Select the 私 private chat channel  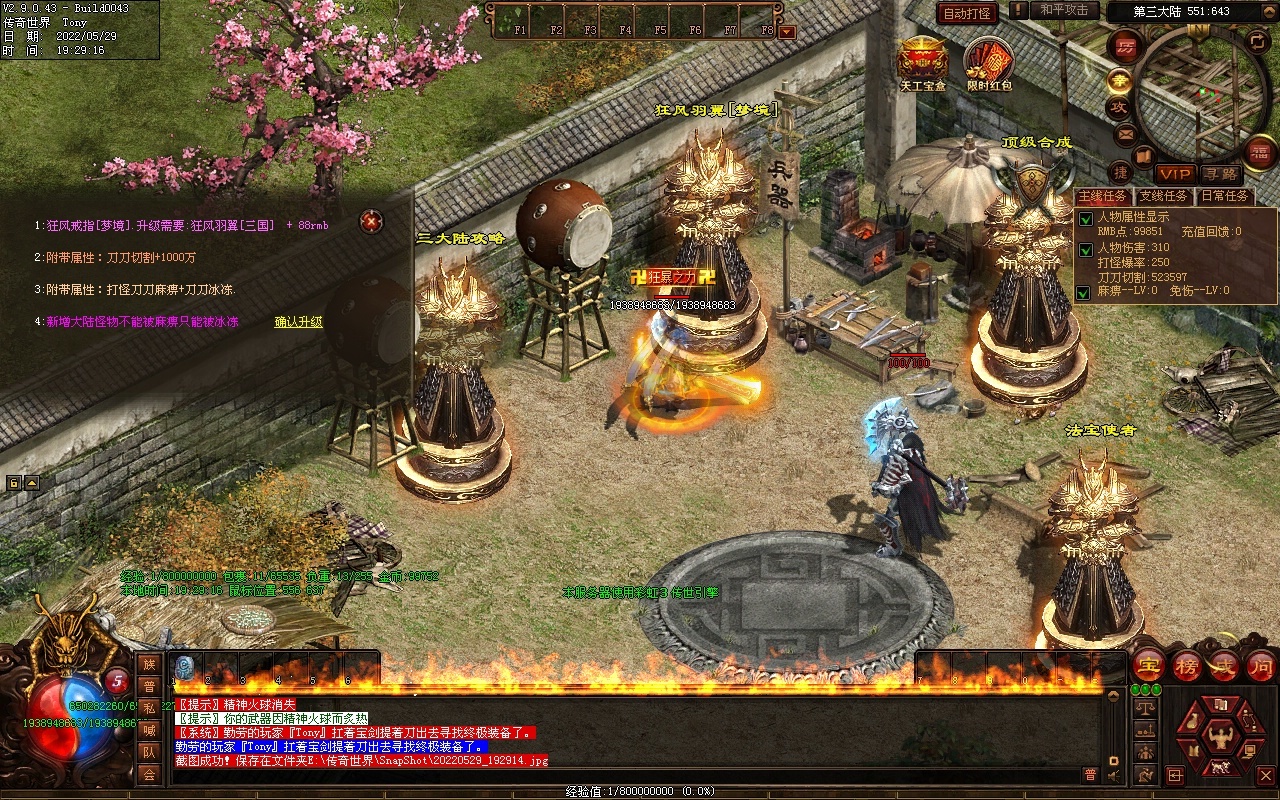point(149,708)
